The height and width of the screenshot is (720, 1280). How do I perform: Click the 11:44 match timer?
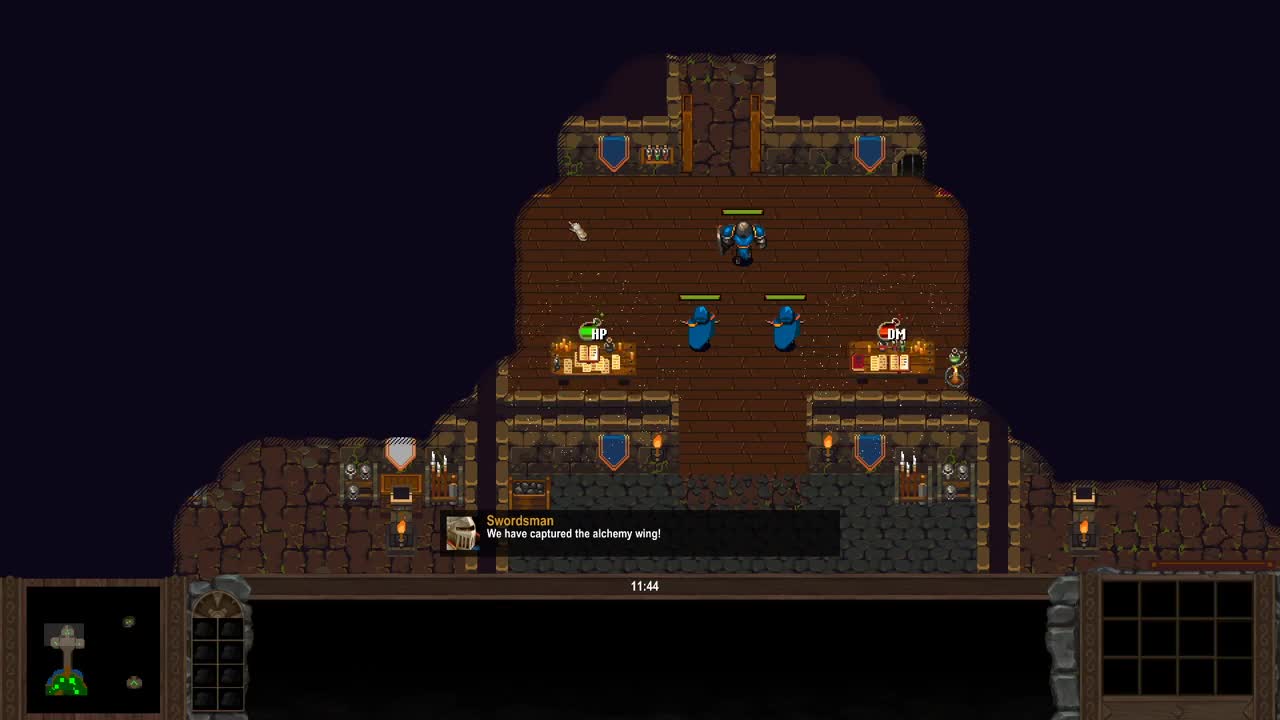click(646, 586)
